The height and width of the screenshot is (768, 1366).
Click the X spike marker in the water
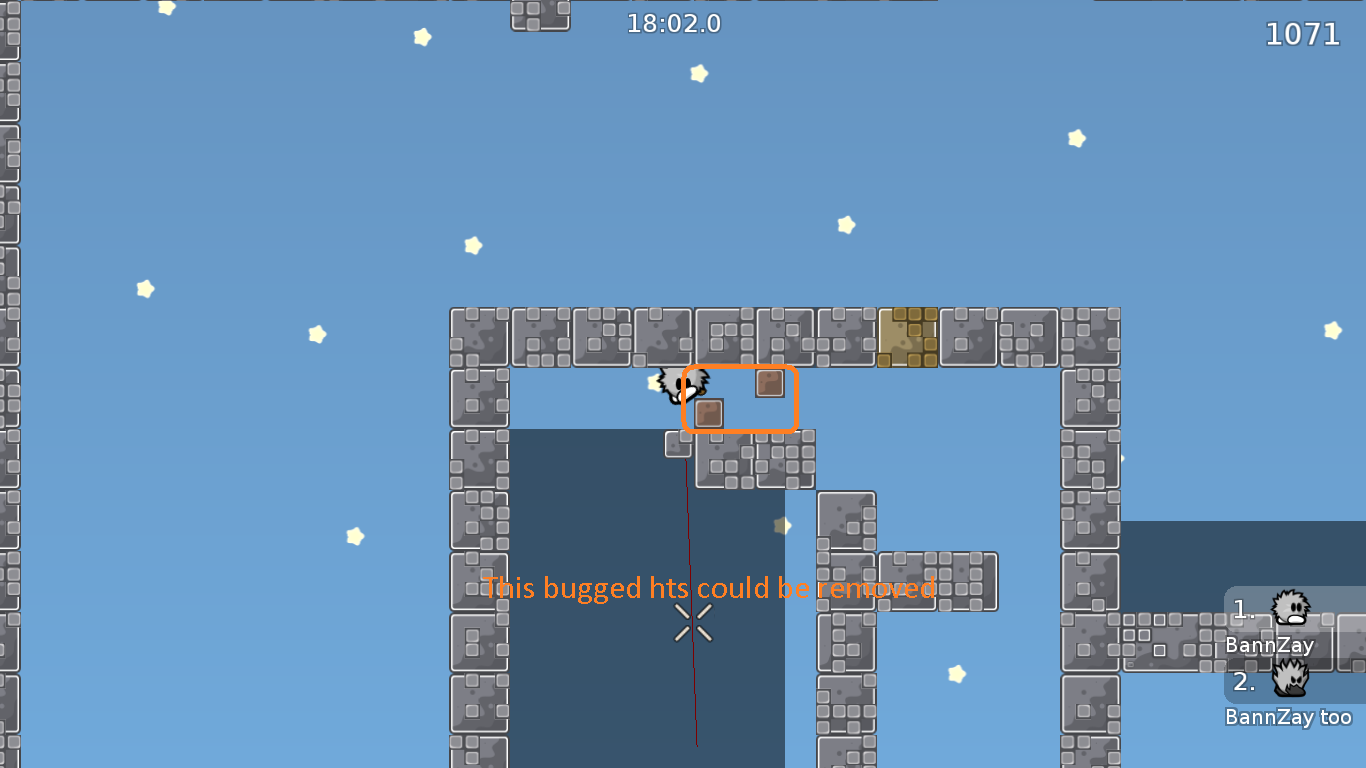pyautogui.click(x=691, y=623)
